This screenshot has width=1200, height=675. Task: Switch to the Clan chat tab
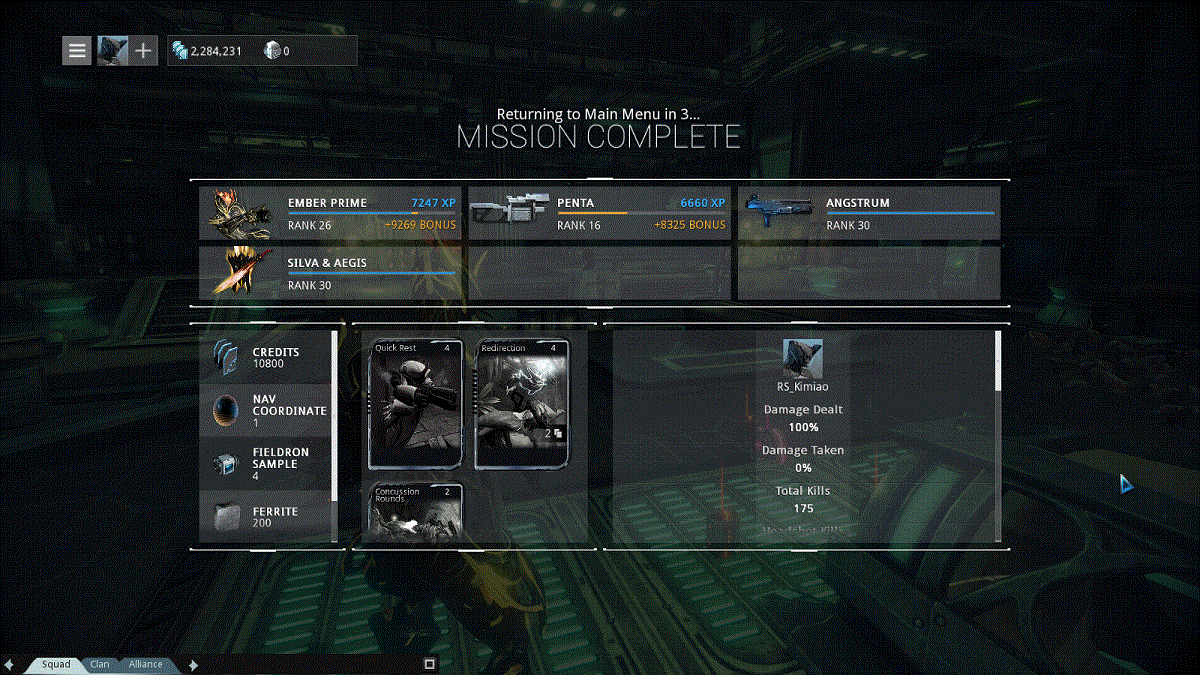tap(100, 664)
